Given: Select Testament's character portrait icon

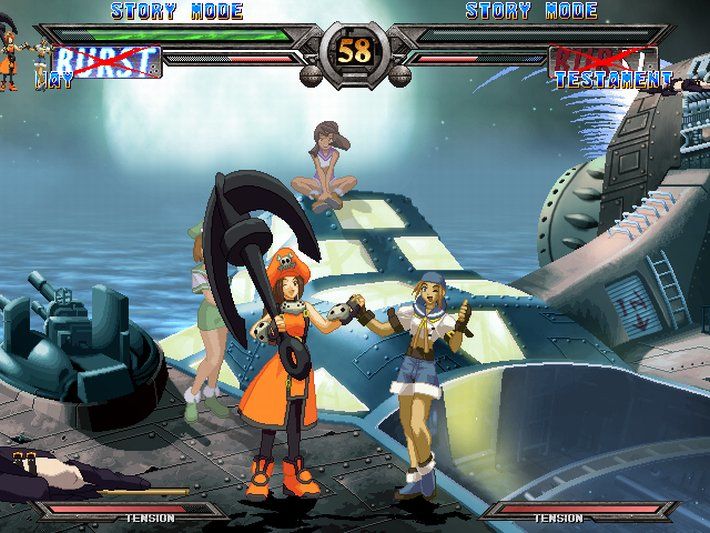Looking at the screenshot, I should coord(692,82).
